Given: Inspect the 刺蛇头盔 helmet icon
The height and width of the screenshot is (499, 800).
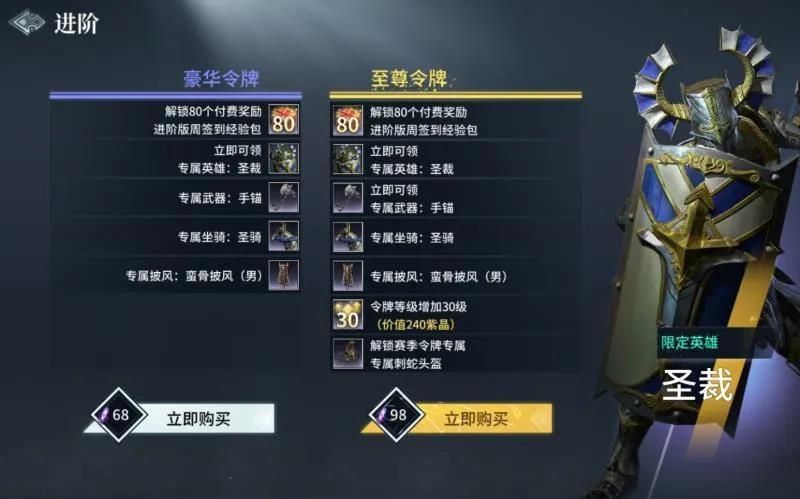Looking at the screenshot, I should 348,353.
